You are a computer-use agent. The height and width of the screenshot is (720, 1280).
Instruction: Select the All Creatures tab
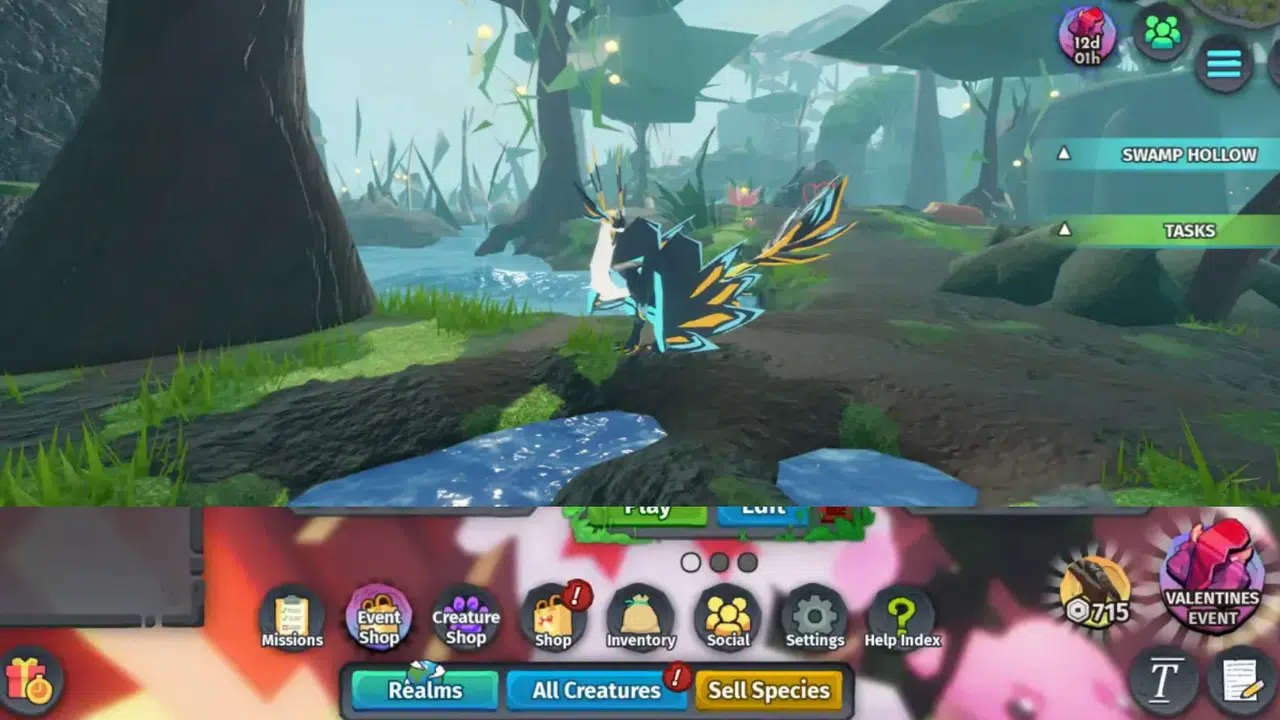tap(597, 690)
